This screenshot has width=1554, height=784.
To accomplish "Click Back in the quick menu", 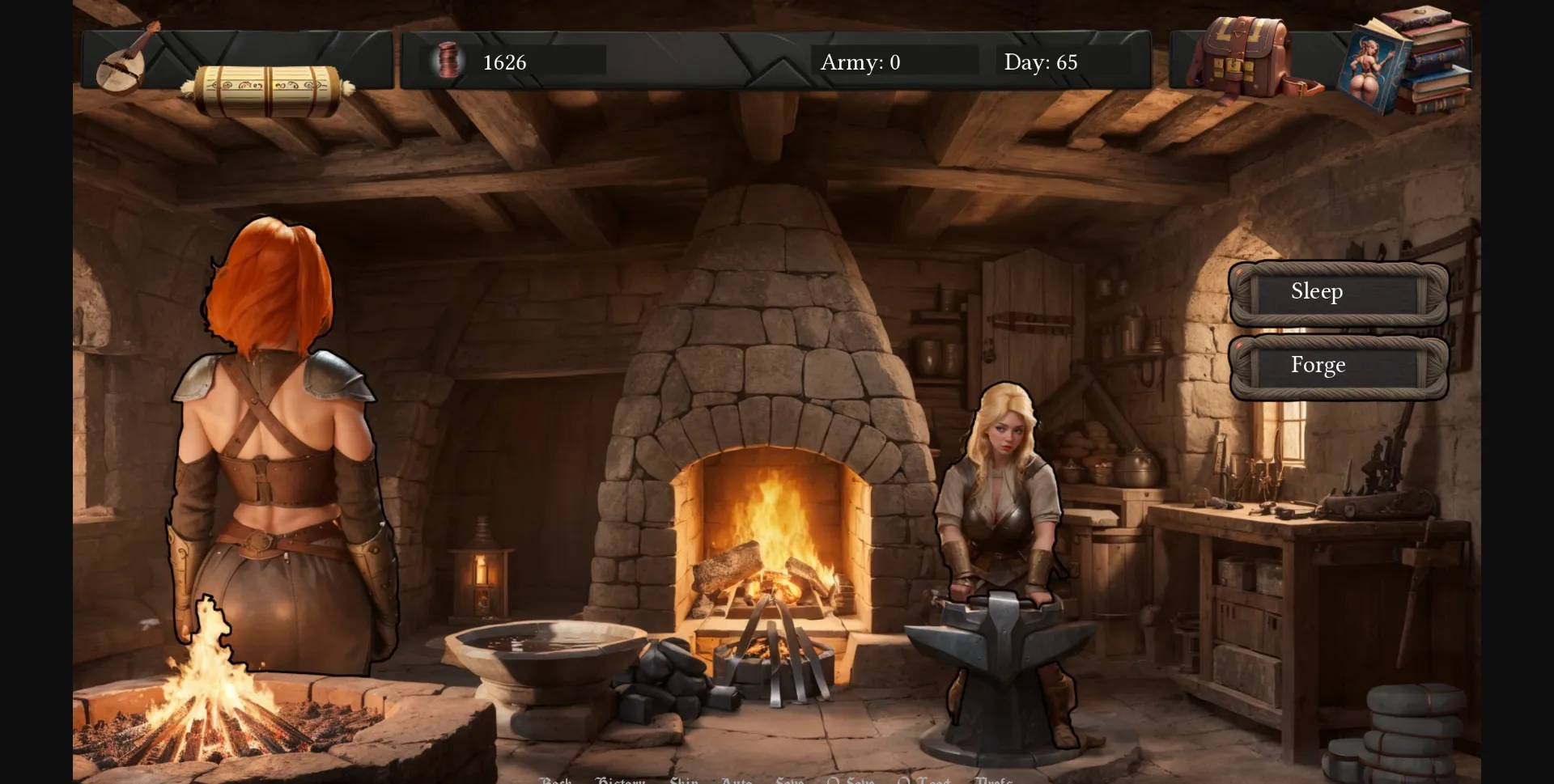I will 554,780.
